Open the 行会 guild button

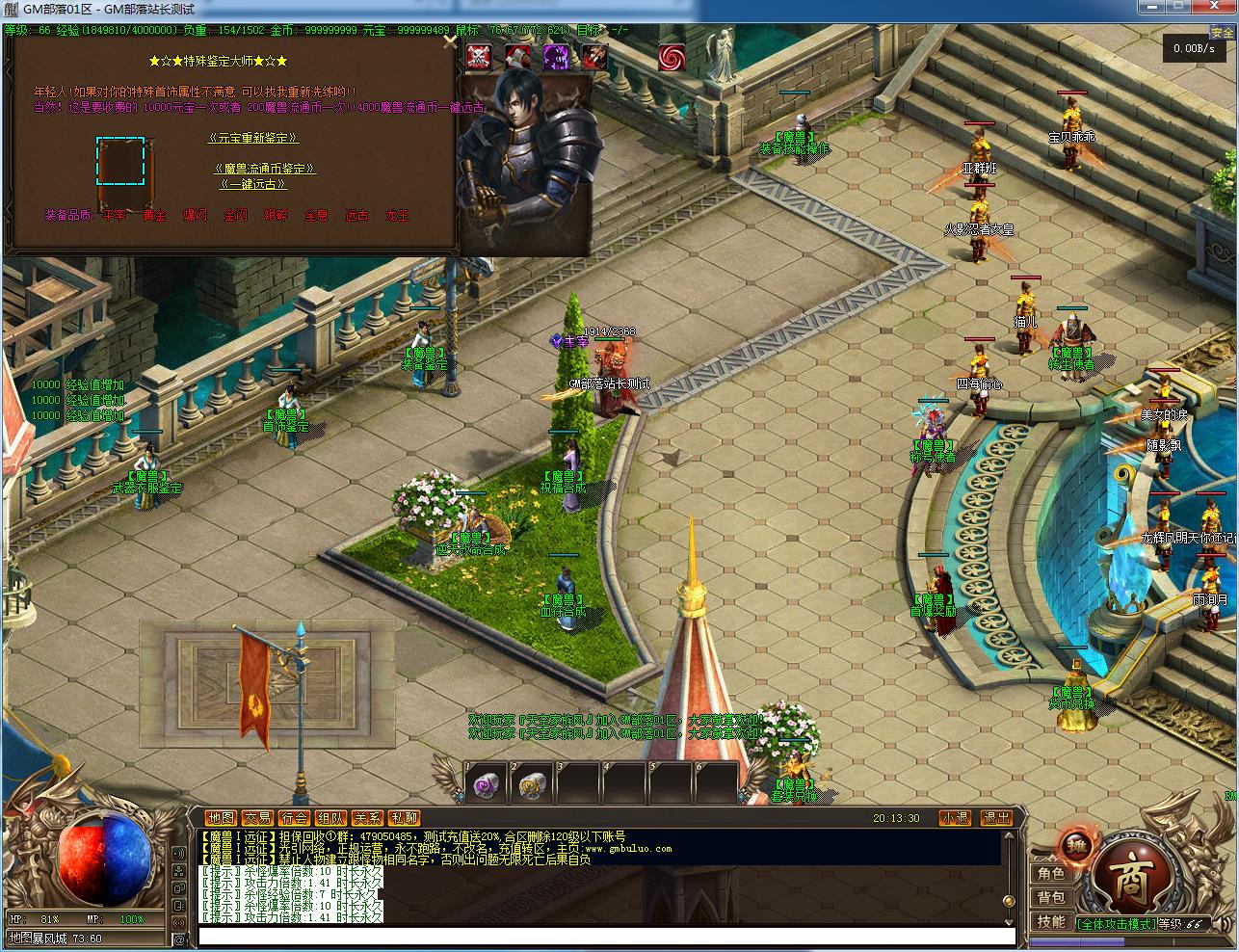tap(294, 818)
